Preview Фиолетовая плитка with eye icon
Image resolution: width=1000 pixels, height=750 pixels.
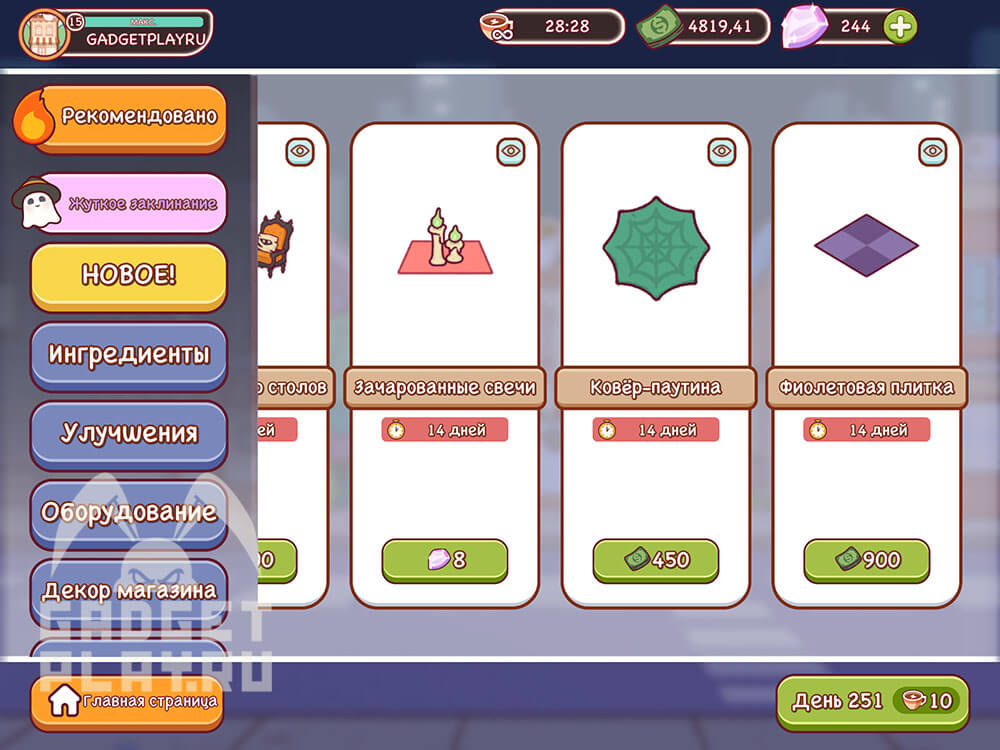point(933,152)
